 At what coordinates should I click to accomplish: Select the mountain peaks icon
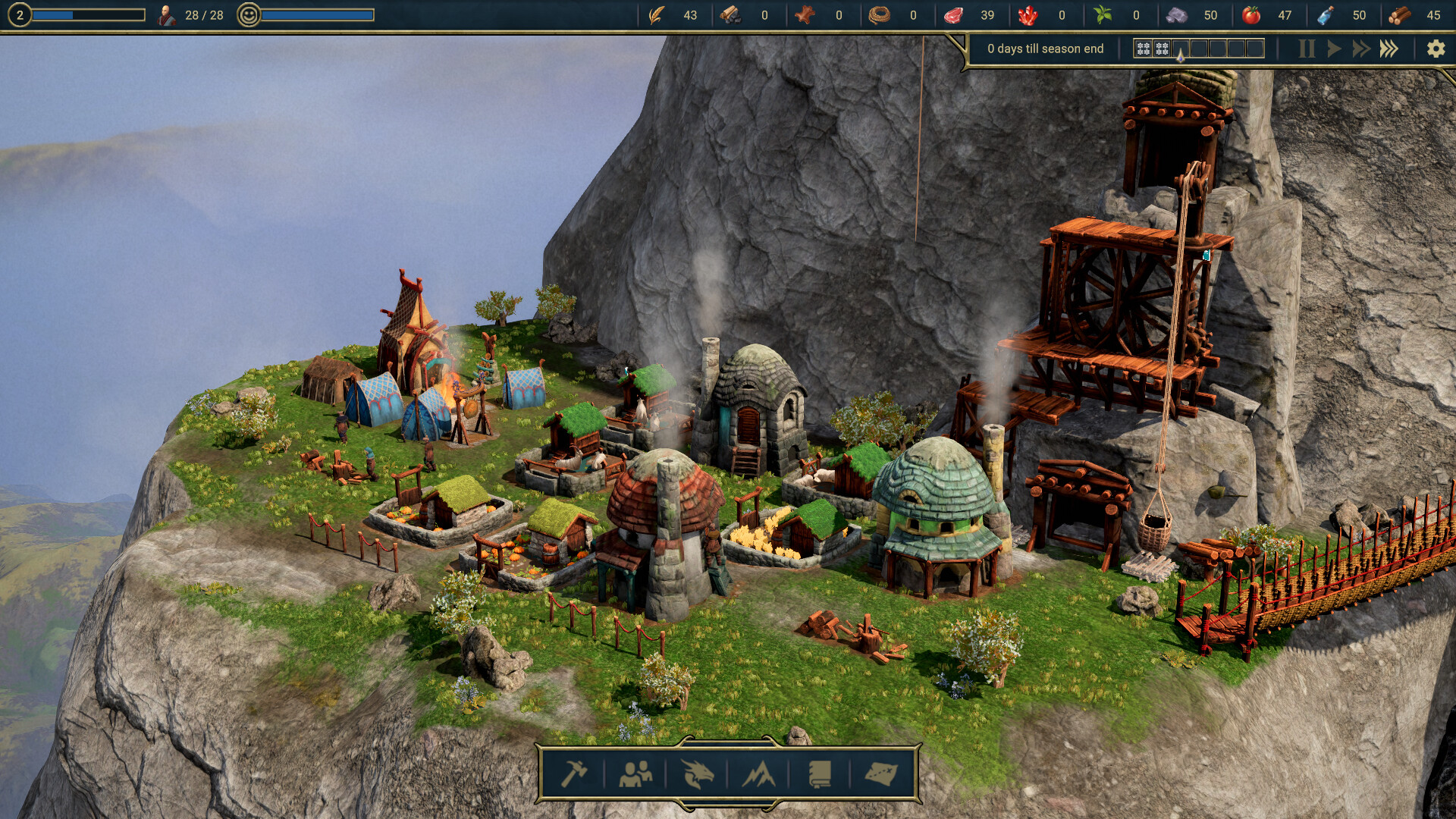click(758, 773)
